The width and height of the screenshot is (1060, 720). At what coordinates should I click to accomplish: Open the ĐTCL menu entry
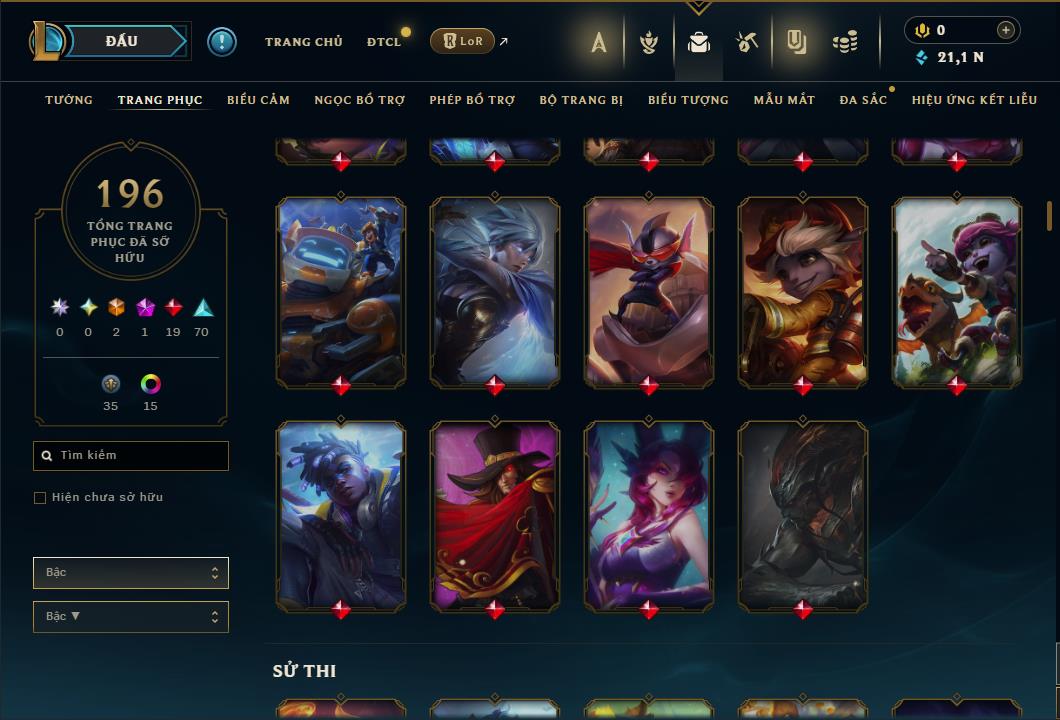[x=384, y=42]
